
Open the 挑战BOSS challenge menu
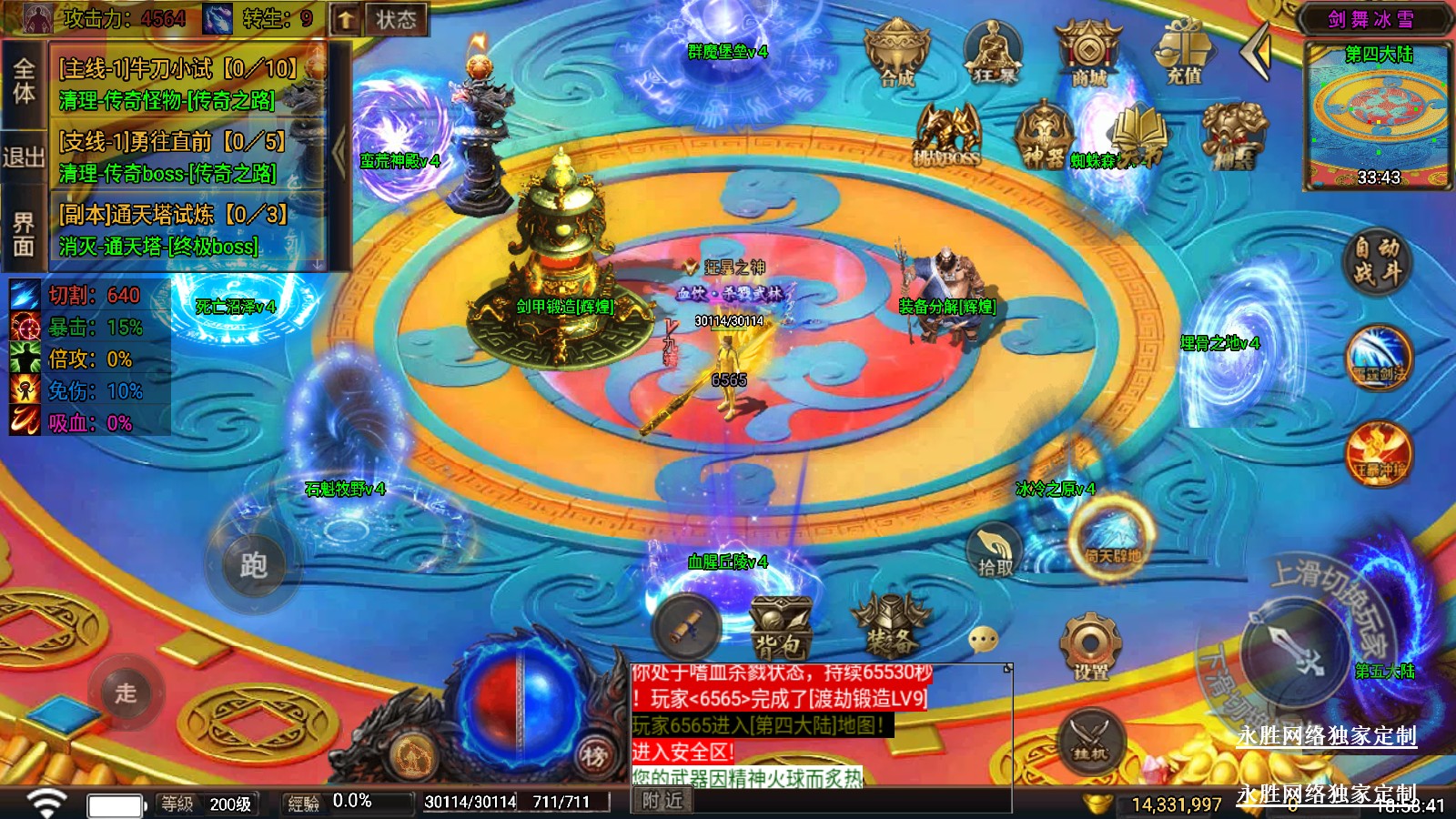(x=946, y=136)
